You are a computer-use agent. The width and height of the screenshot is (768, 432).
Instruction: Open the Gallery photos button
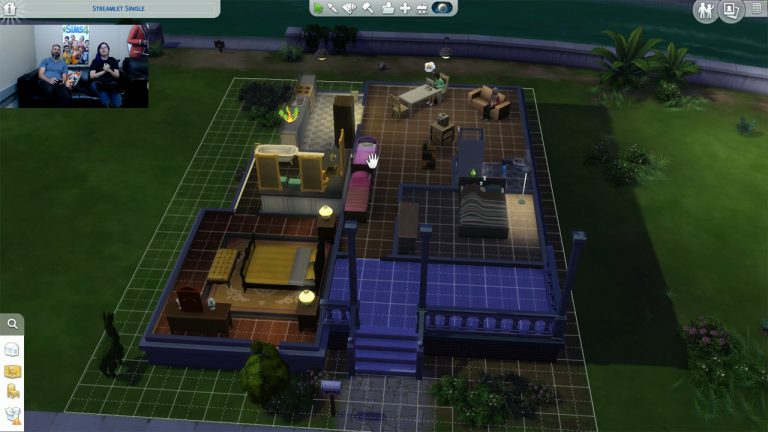coord(731,10)
